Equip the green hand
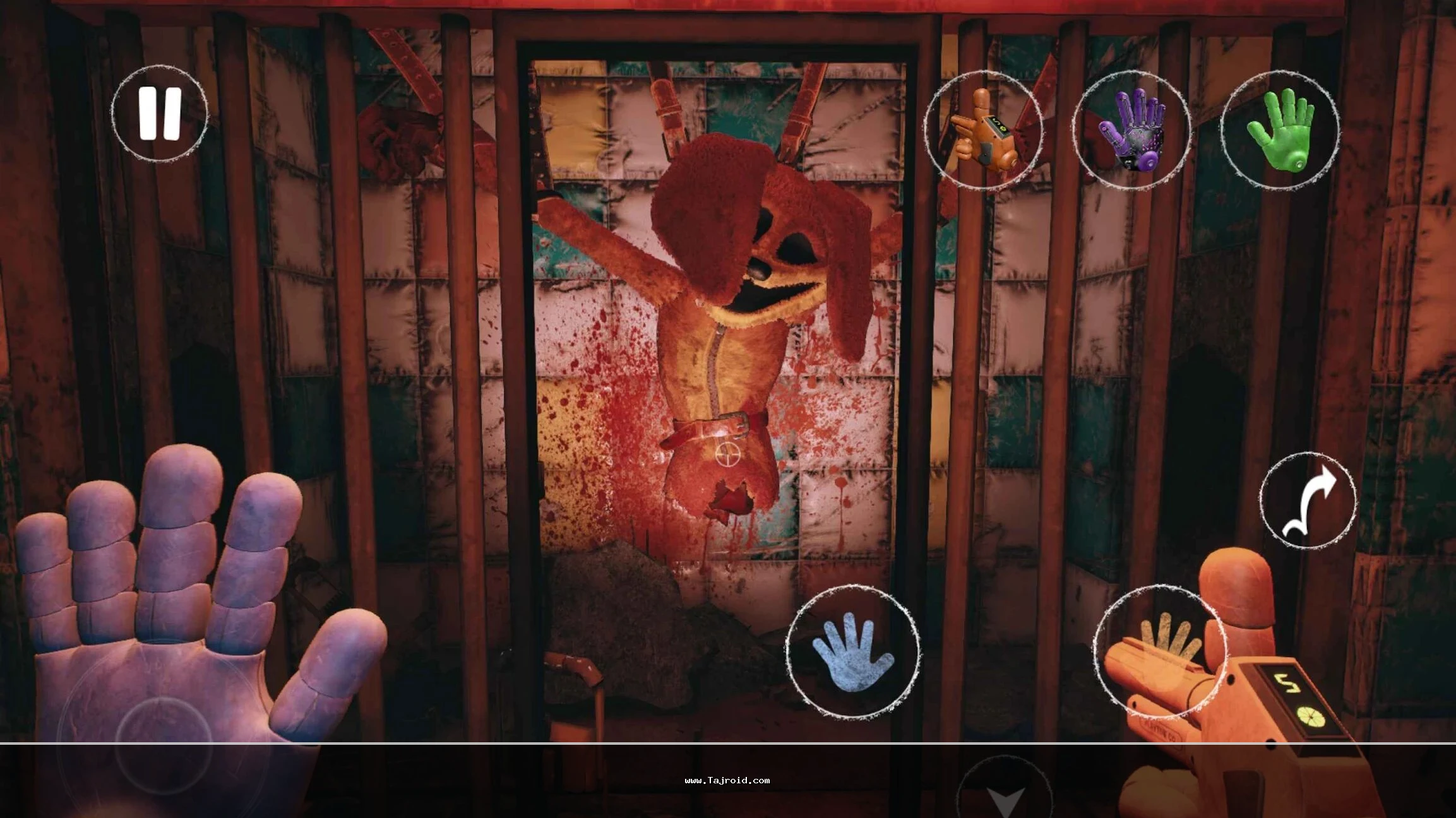The image size is (1456, 818). coord(1280,129)
